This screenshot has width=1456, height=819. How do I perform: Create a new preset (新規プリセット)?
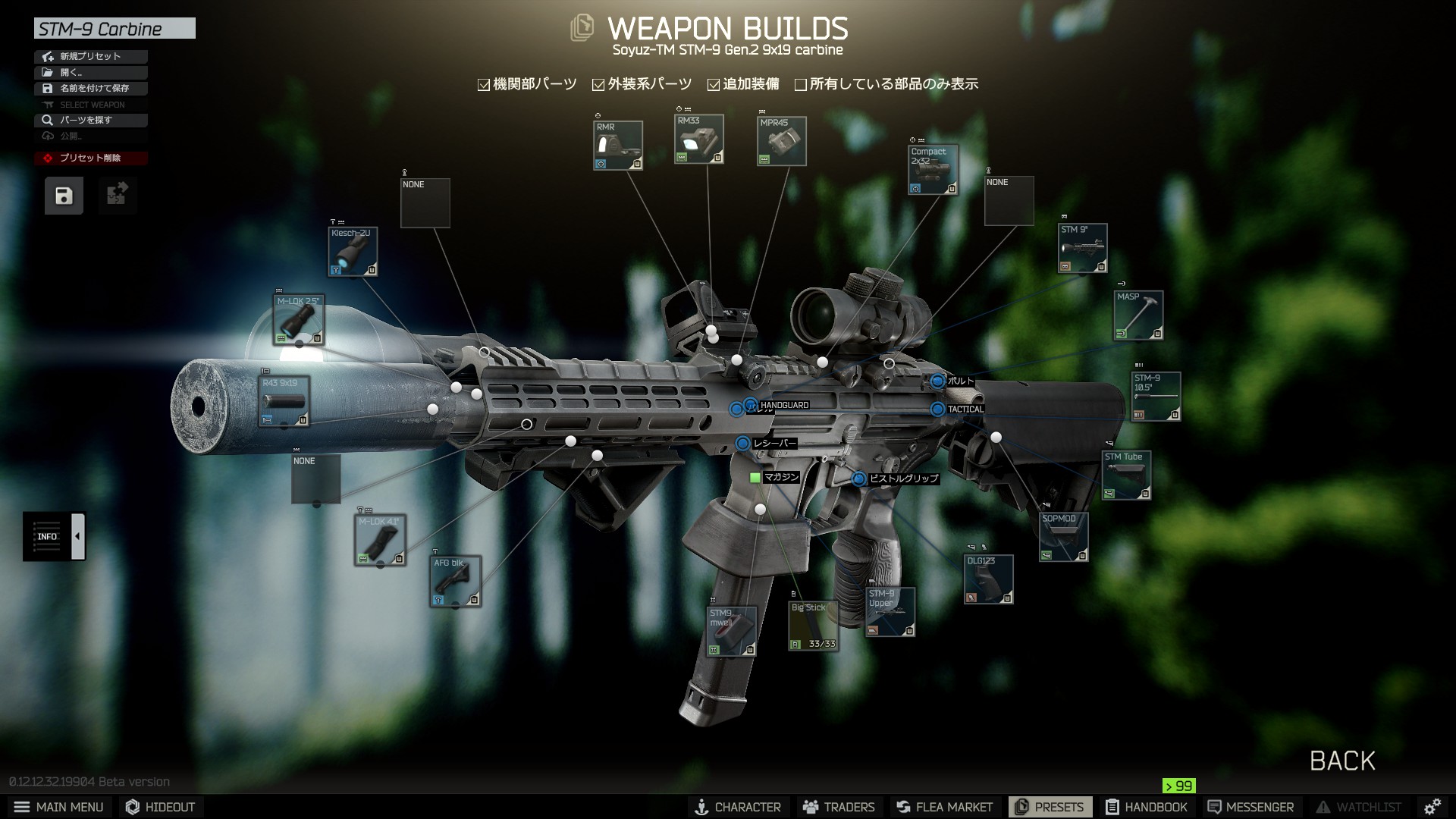(90, 56)
